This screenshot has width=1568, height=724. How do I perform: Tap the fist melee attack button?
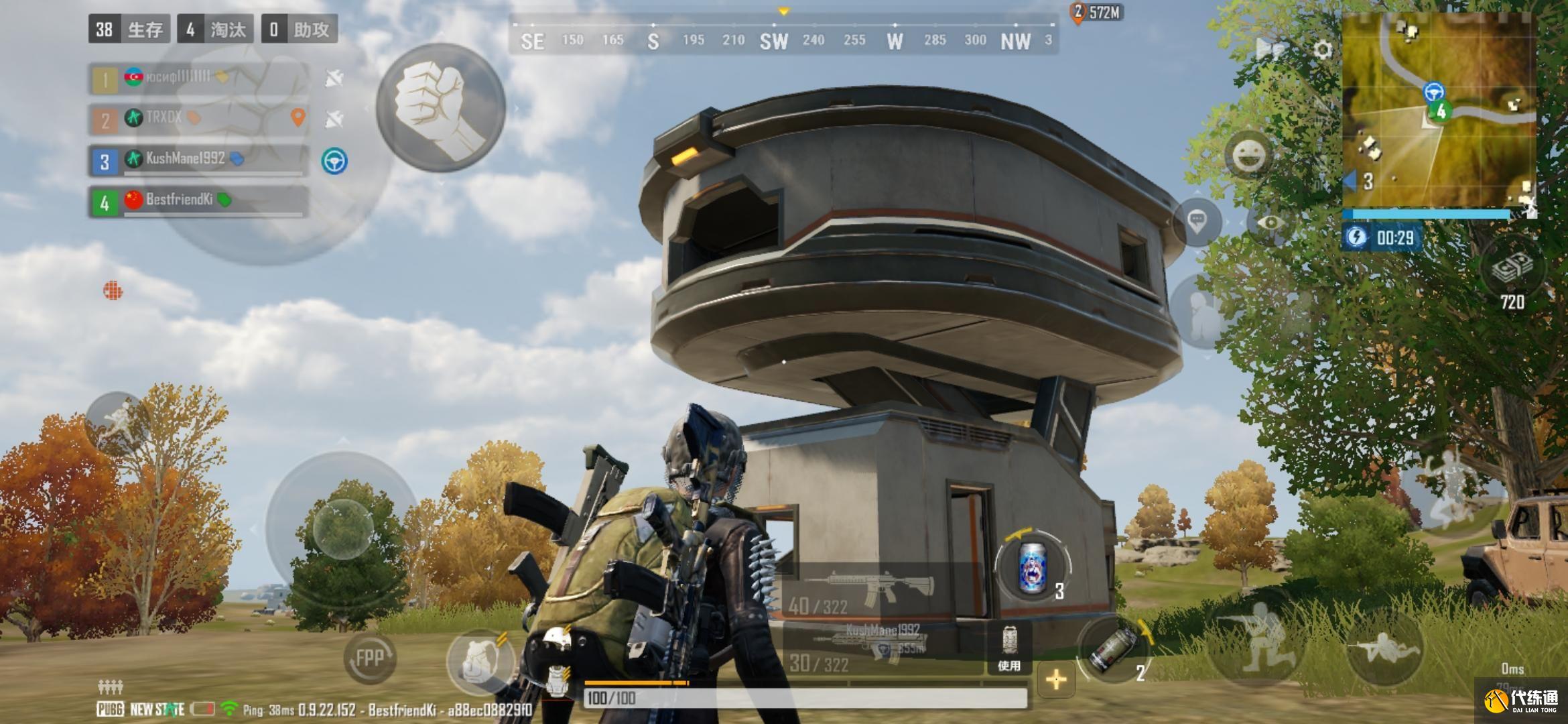click(x=440, y=109)
